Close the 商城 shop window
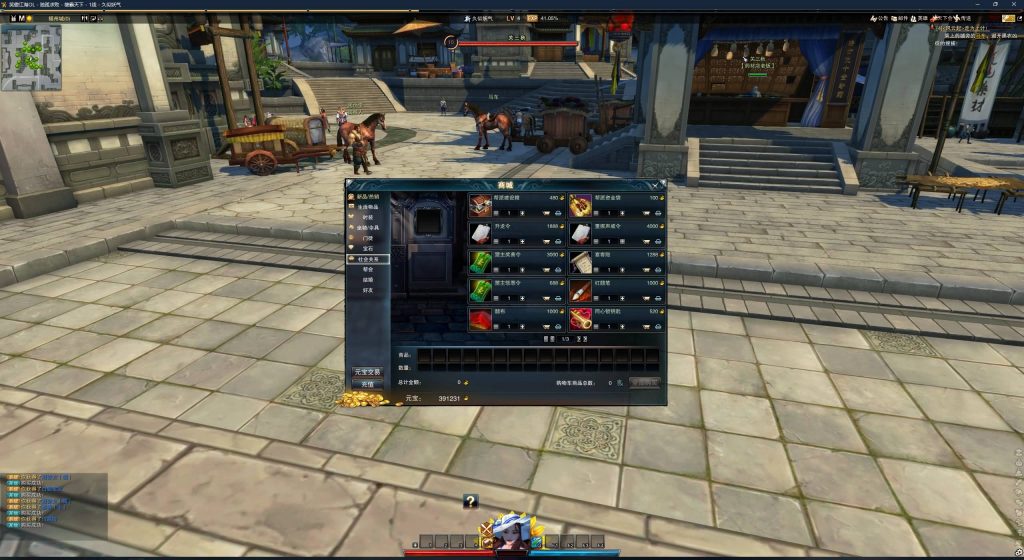Screen dimensions: 1024x560 [661, 185]
